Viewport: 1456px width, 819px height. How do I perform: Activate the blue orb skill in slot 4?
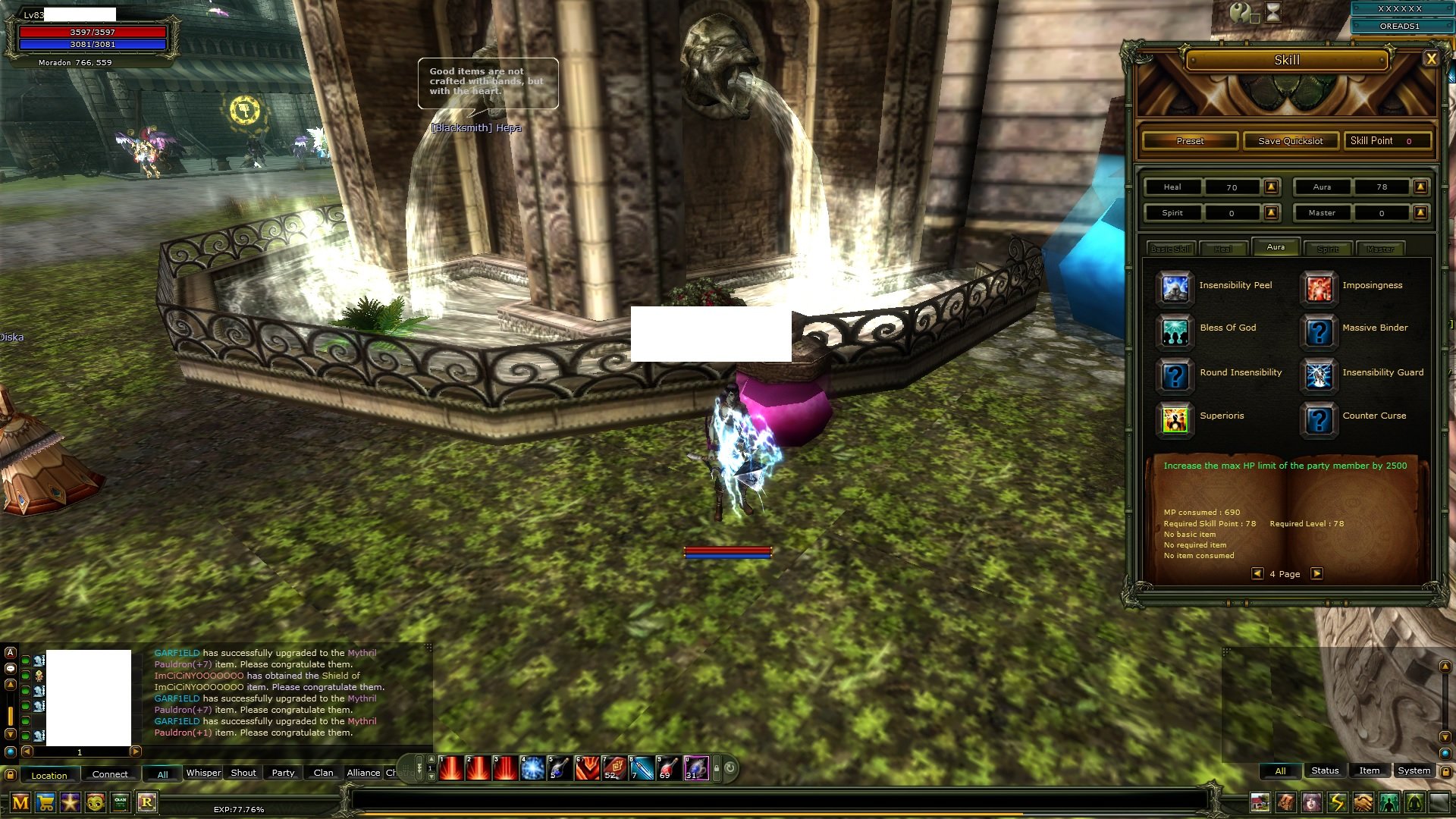pyautogui.click(x=532, y=768)
